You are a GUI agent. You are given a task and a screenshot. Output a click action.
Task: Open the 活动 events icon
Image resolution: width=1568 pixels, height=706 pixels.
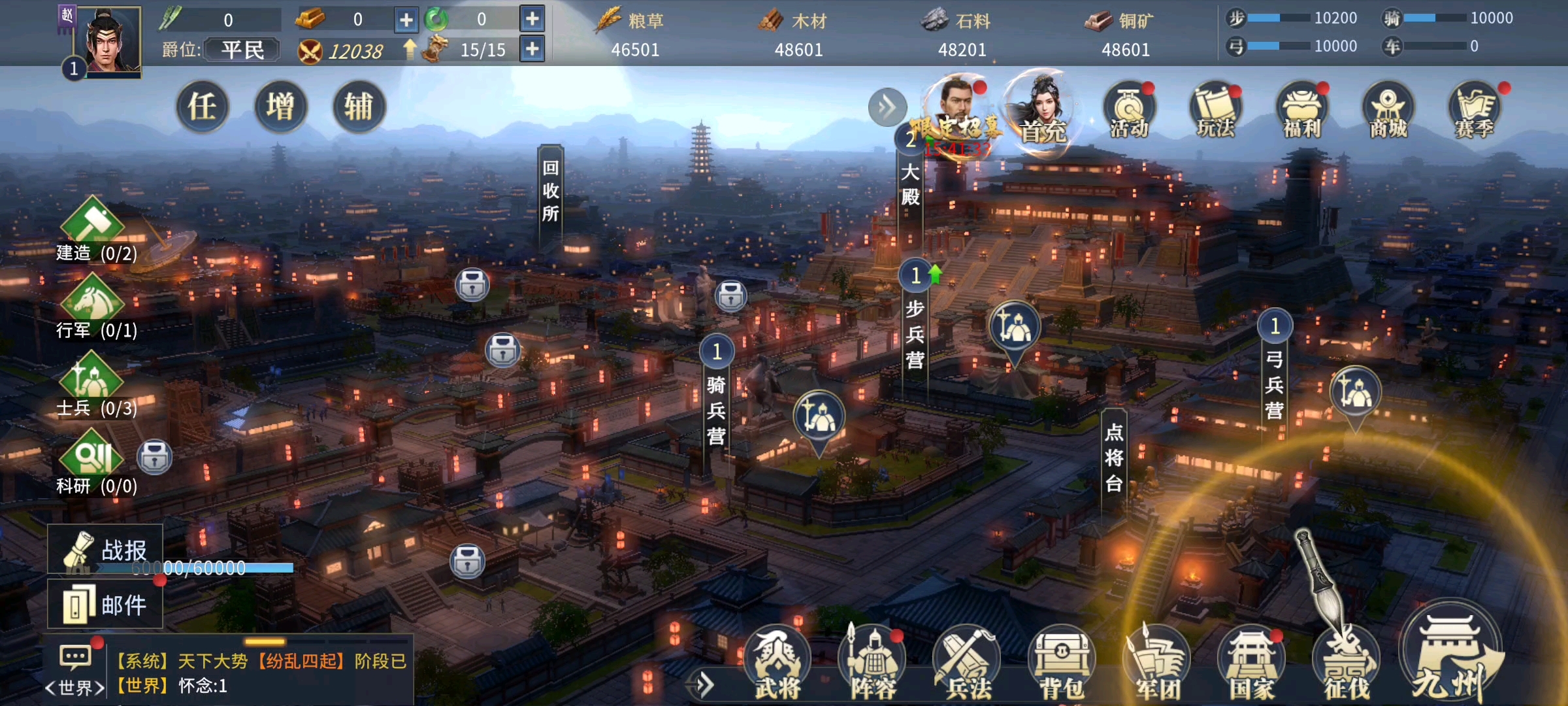pyautogui.click(x=1129, y=110)
